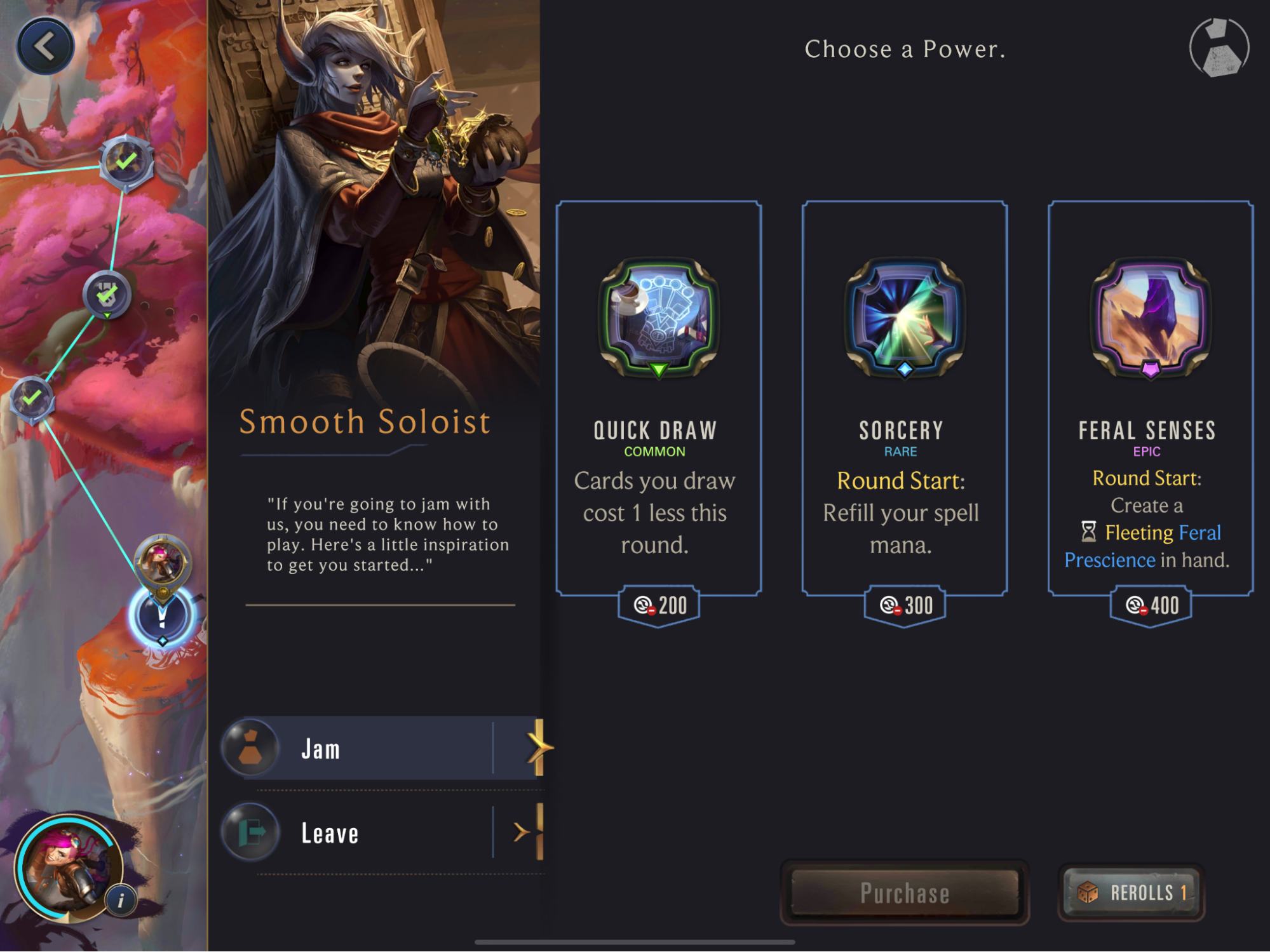The width and height of the screenshot is (1270, 952).
Task: Open the top-right relic menu icon
Action: 1219,48
